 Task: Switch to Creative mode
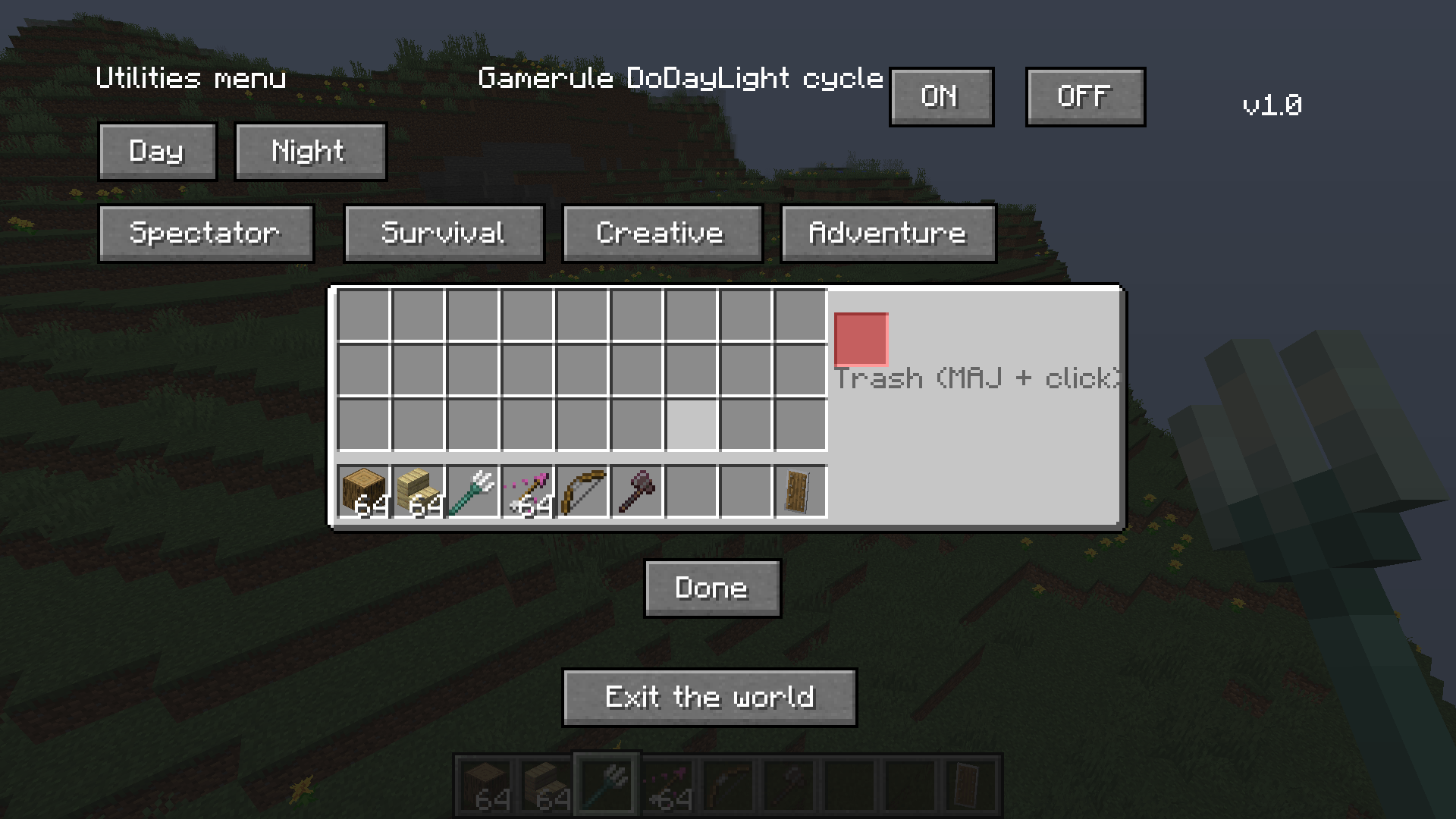click(x=661, y=234)
